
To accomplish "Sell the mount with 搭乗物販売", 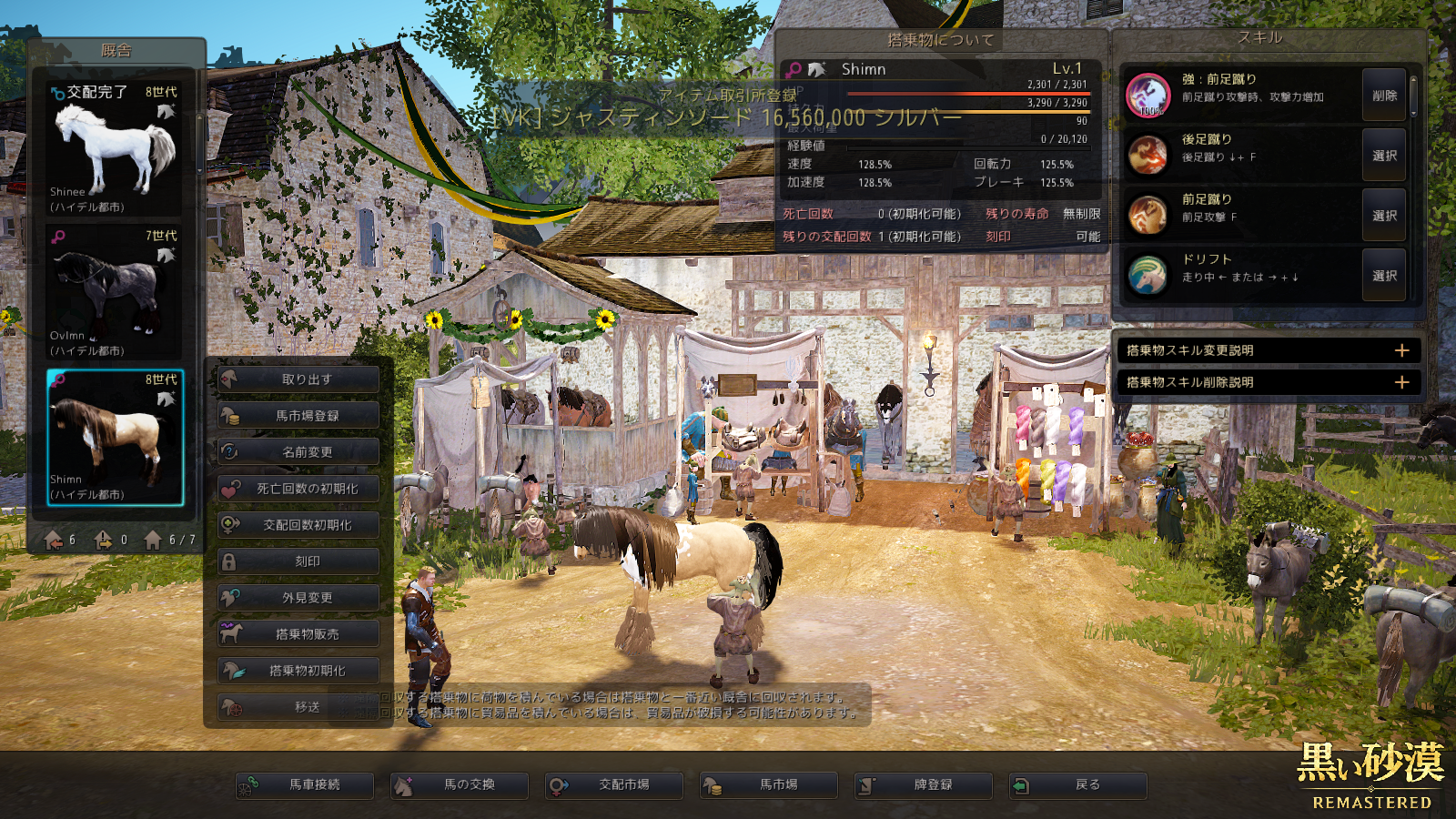I will 298,634.
